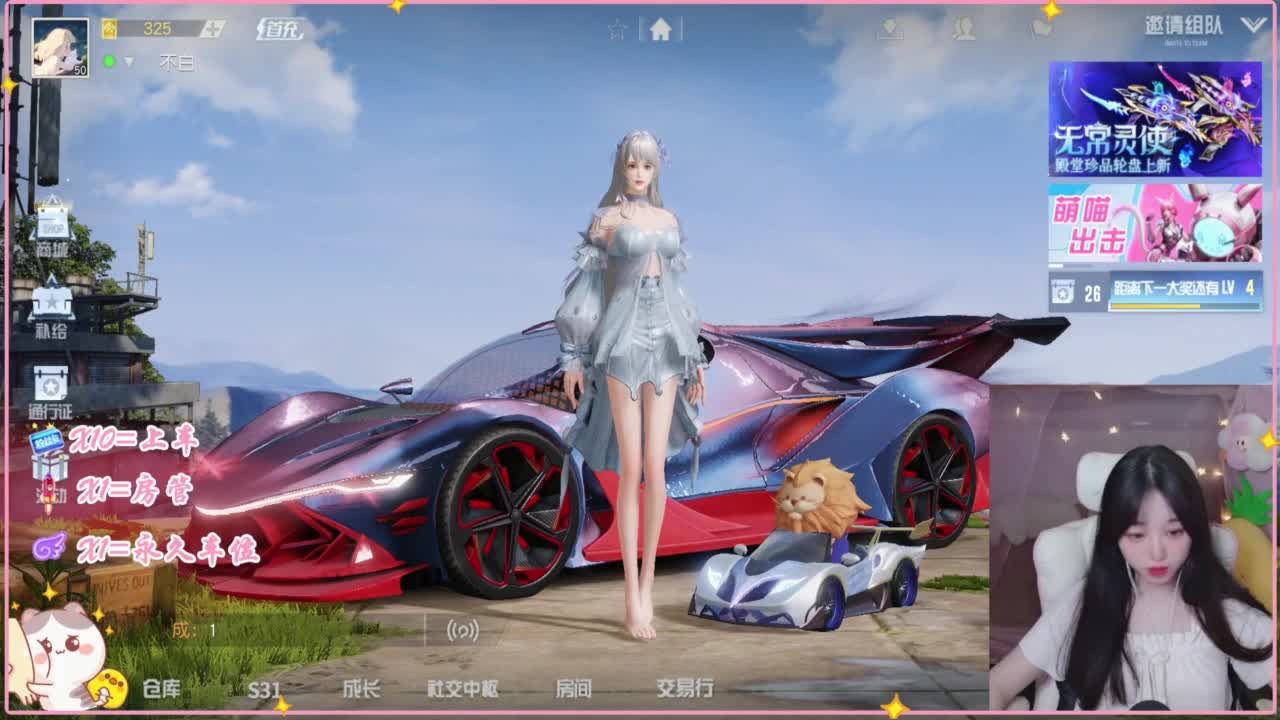Open the S31 season tab
The height and width of the screenshot is (720, 1280).
click(x=265, y=690)
